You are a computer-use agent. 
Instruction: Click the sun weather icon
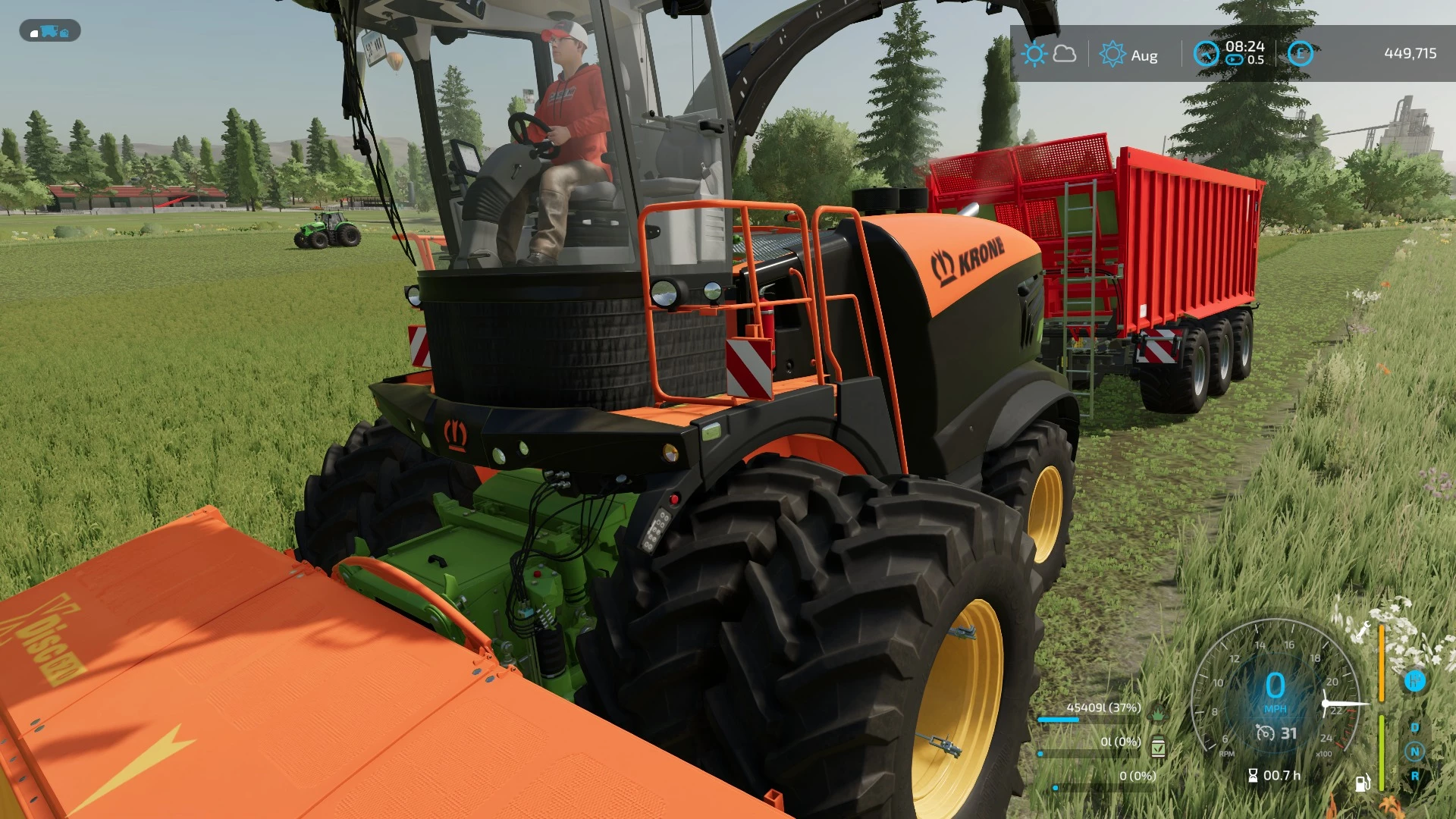pyautogui.click(x=1034, y=53)
